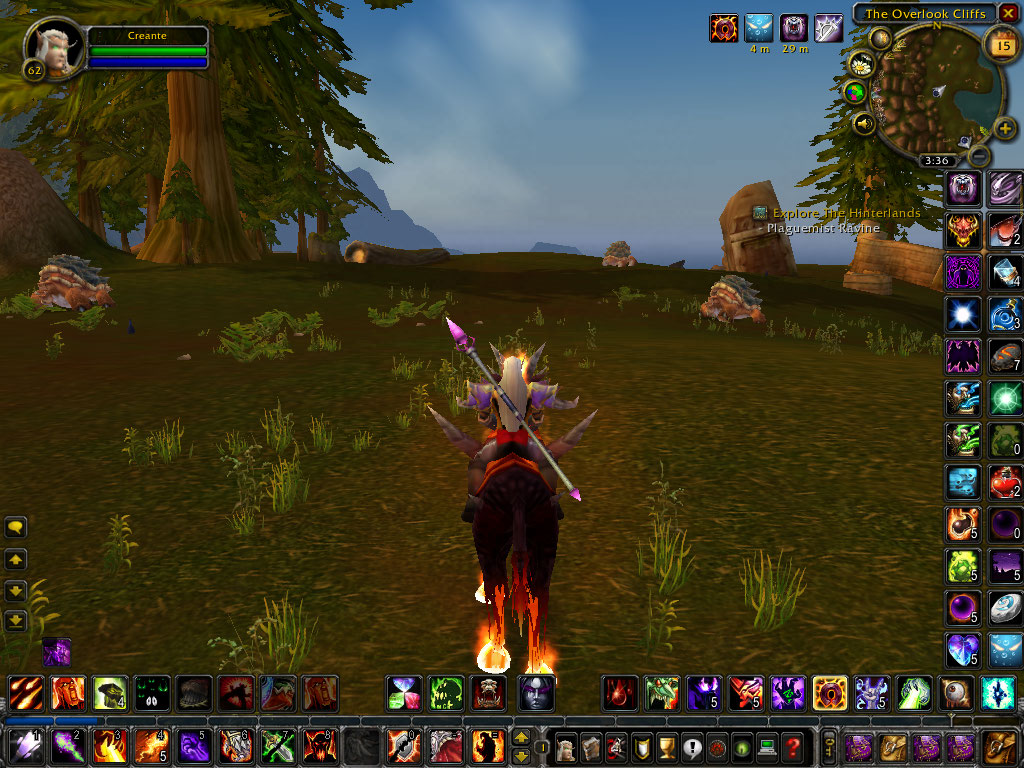Use the purple heart item with count 5

click(962, 650)
